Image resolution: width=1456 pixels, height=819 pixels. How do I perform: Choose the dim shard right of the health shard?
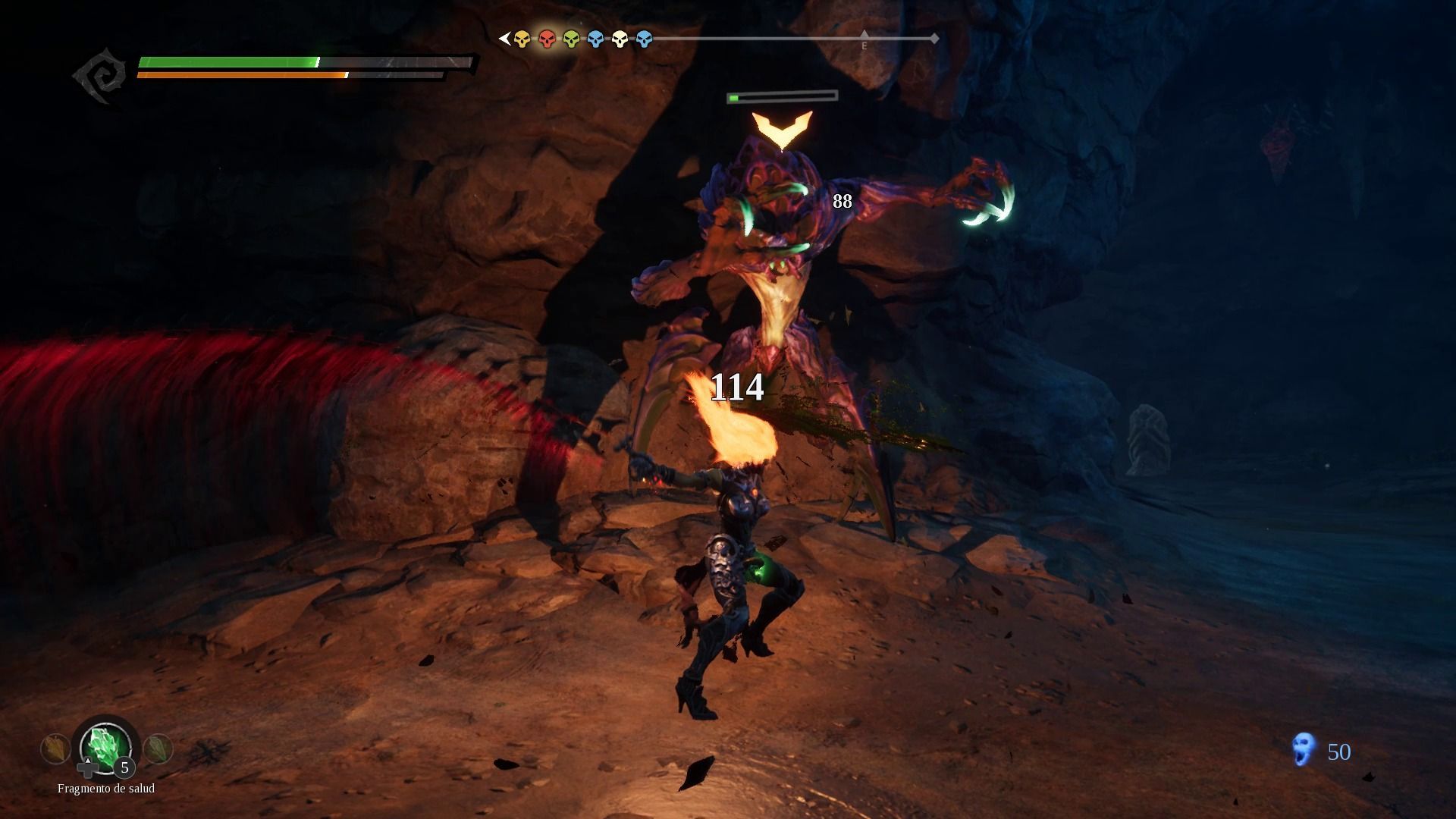[x=158, y=749]
